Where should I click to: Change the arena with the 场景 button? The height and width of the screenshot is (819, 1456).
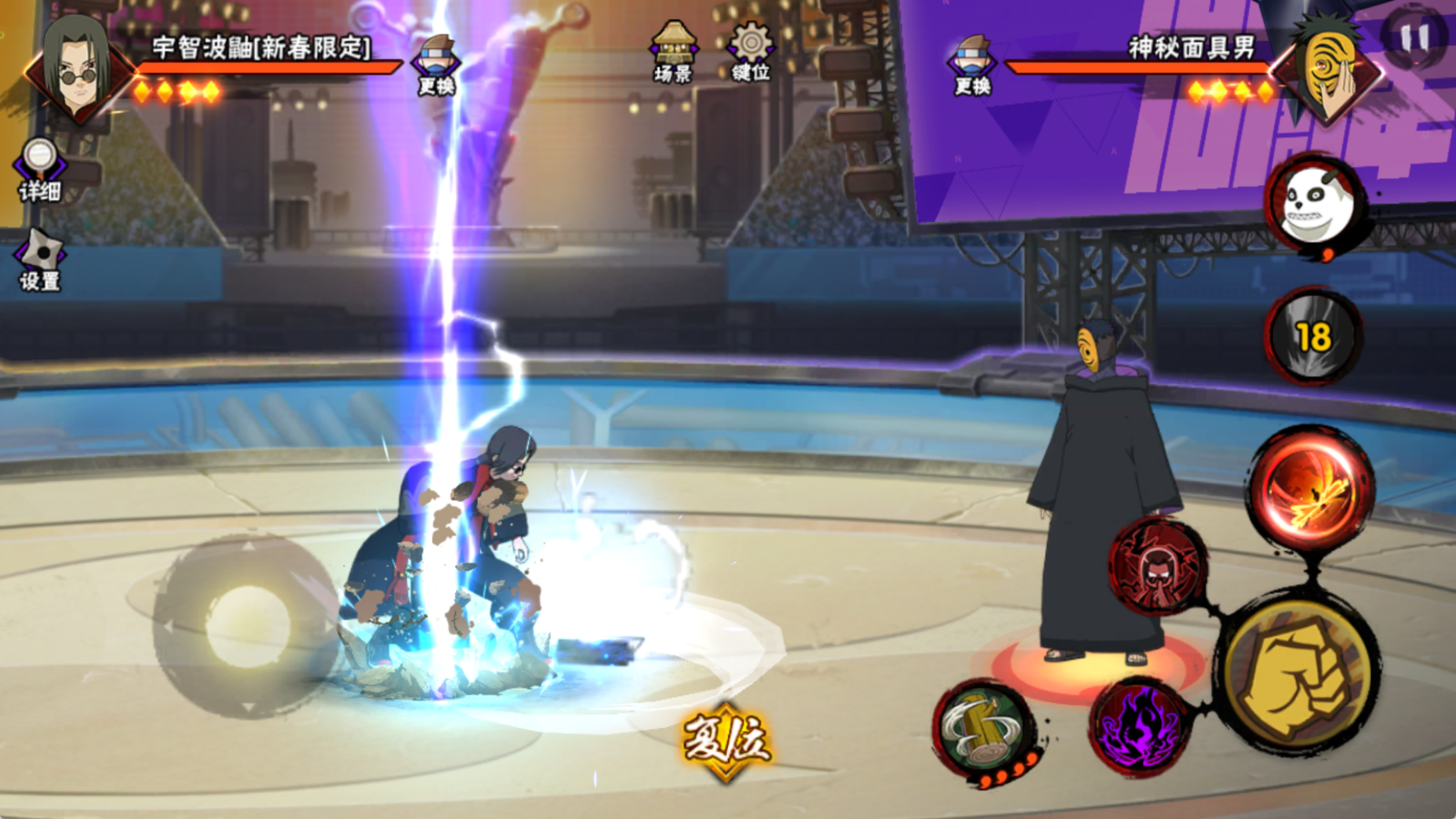click(673, 51)
